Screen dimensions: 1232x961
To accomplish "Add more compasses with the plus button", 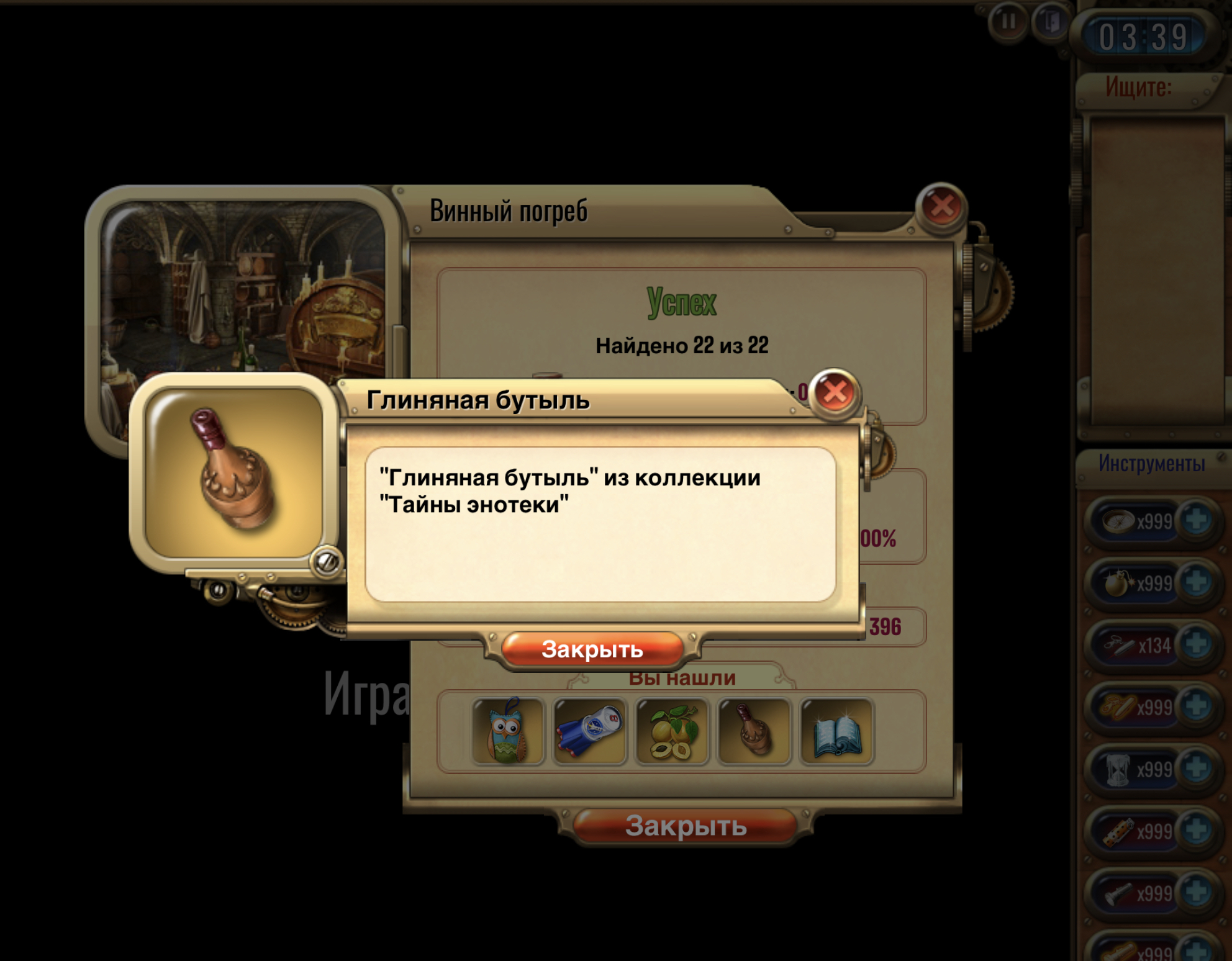I will 1196,520.
